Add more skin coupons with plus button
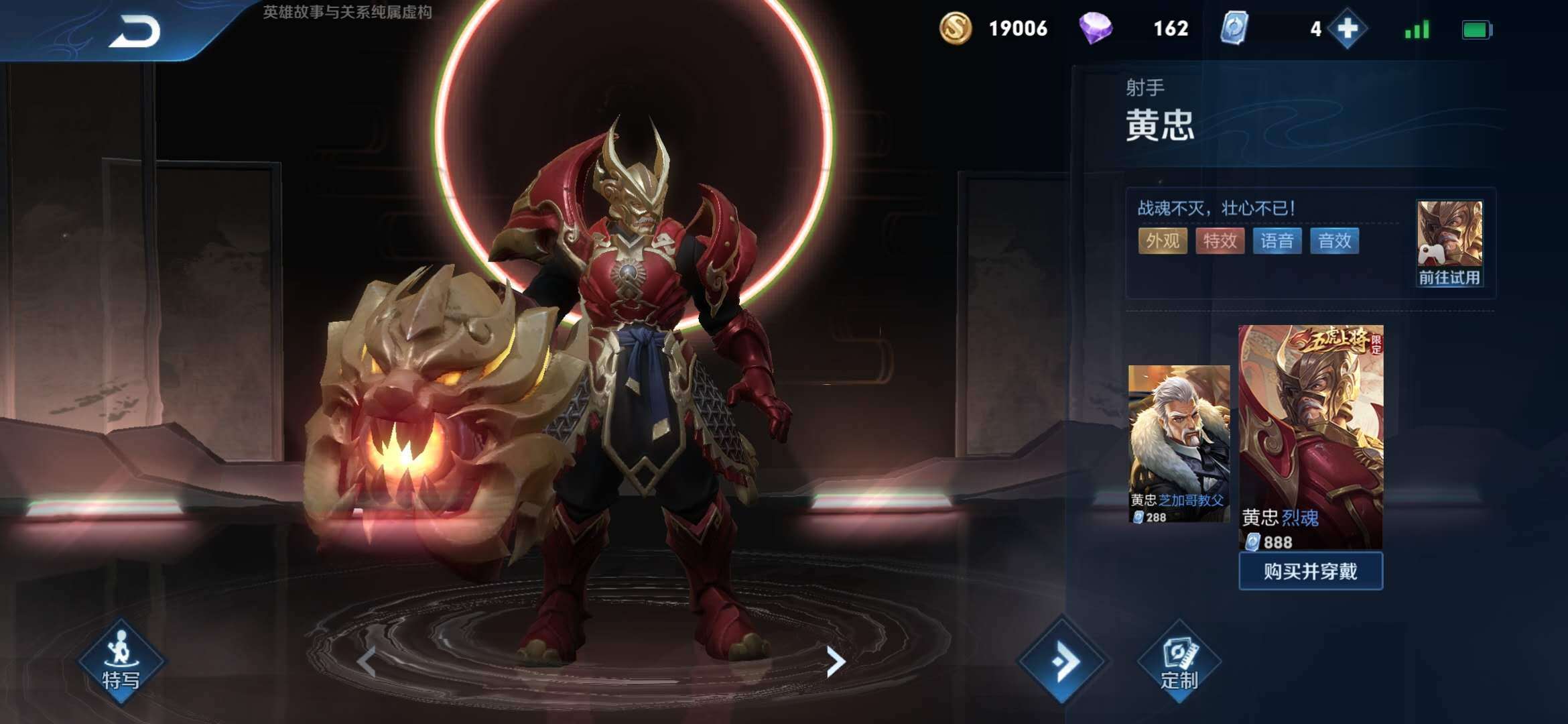The image size is (1568, 724). tap(1347, 29)
